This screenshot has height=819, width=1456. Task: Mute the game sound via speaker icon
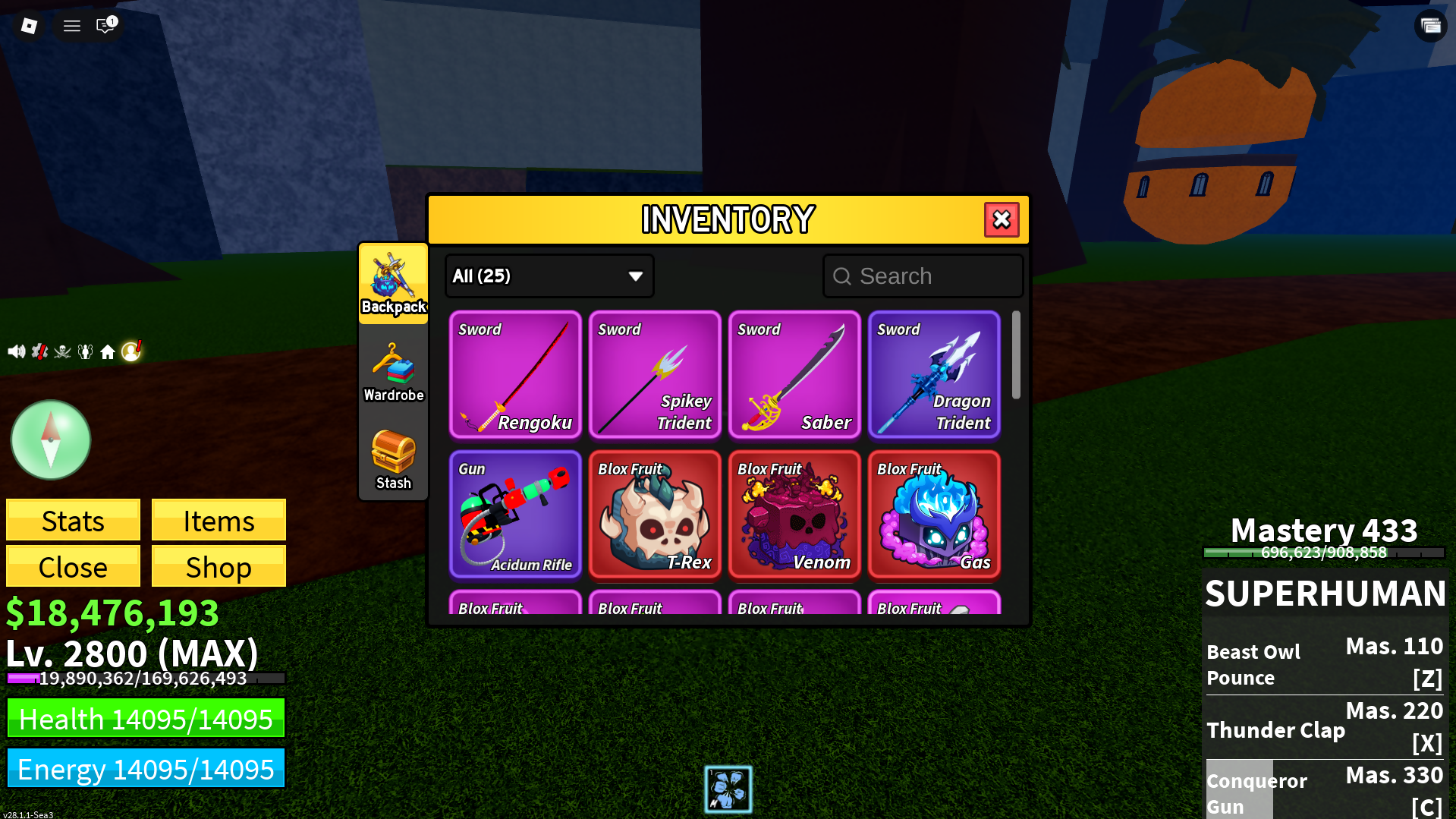point(17,350)
